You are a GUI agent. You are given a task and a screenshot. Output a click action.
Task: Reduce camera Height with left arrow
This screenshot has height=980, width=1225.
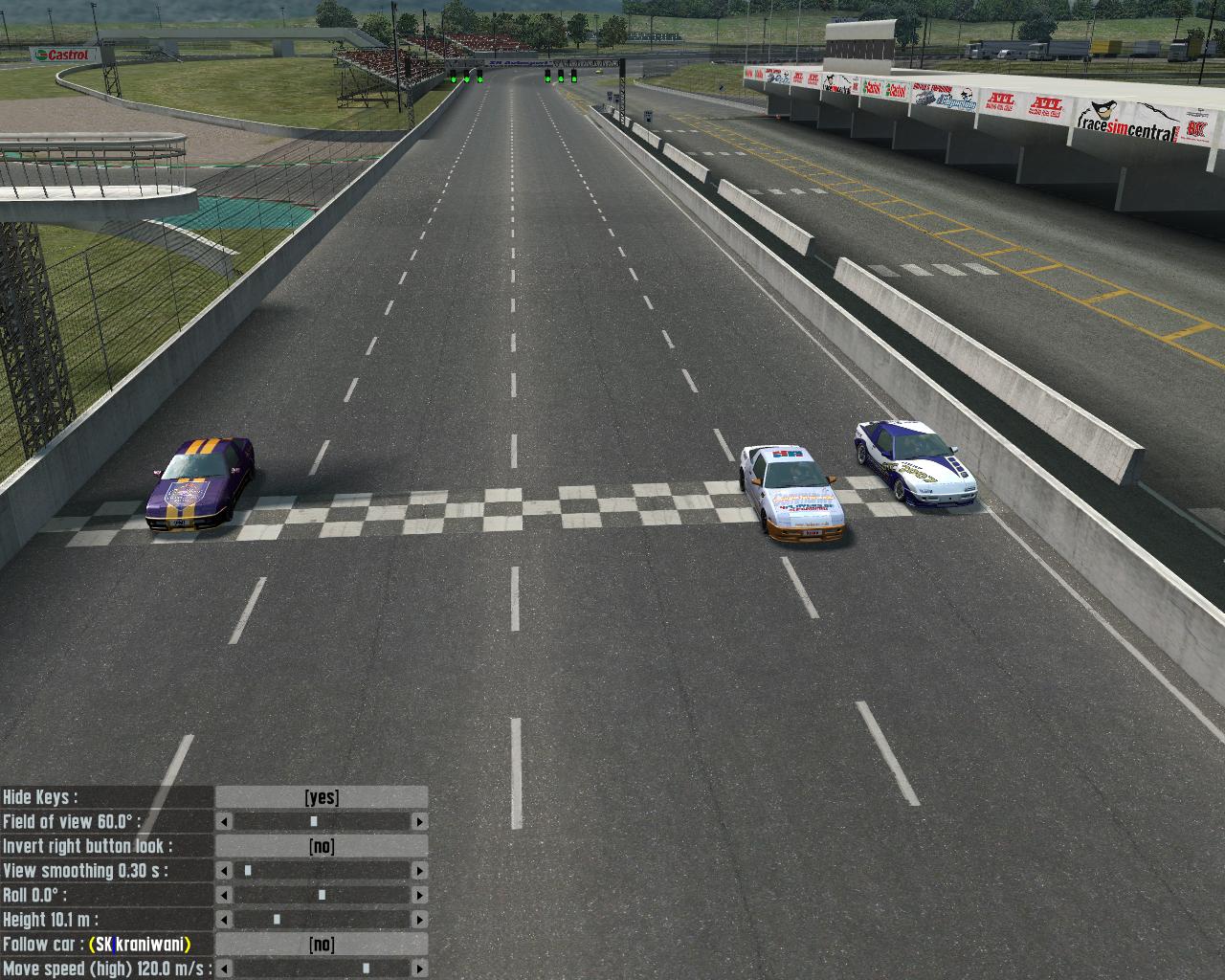(224, 920)
